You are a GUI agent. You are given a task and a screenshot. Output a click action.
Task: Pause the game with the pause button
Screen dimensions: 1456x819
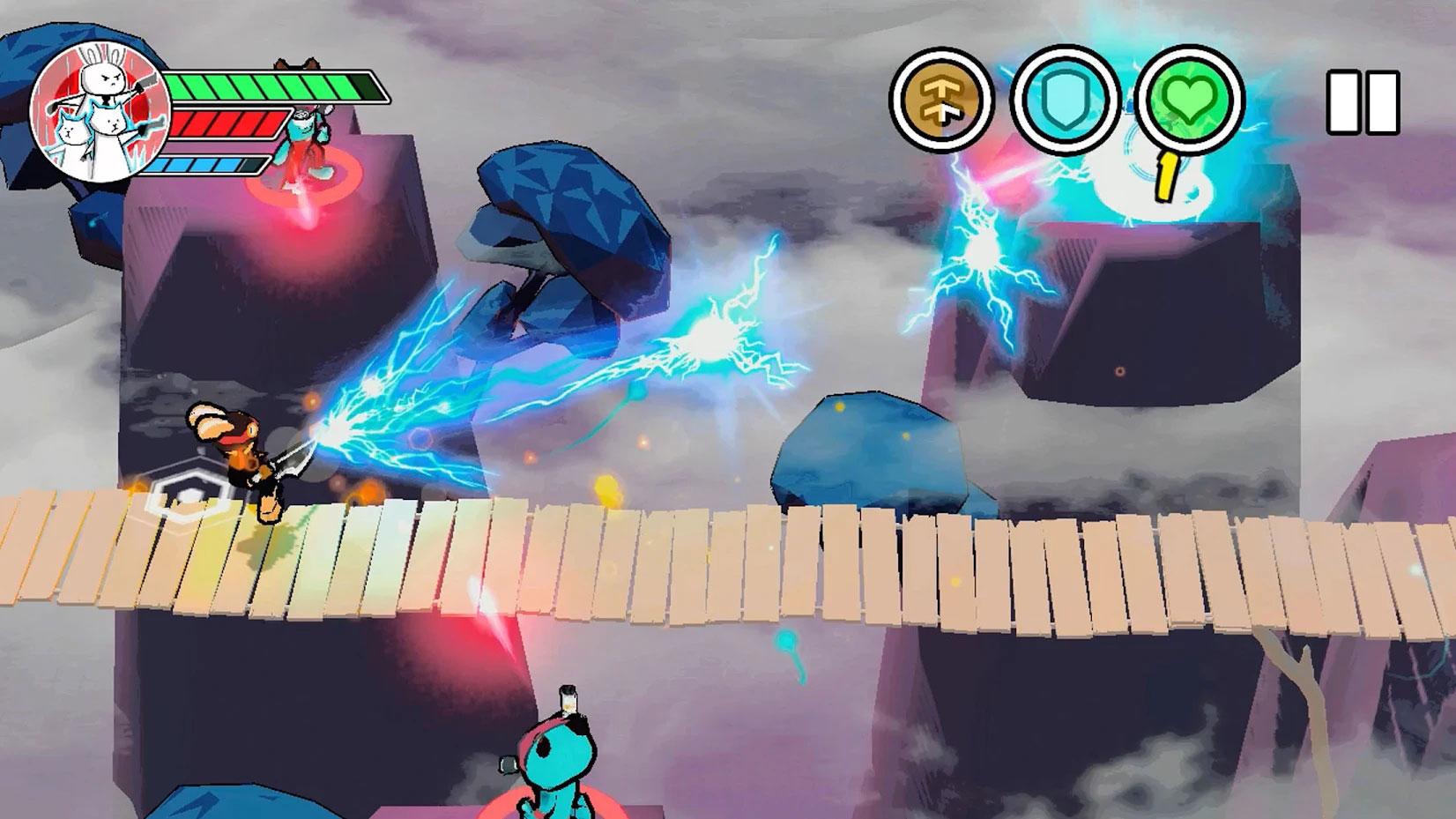pyautogui.click(x=1363, y=102)
